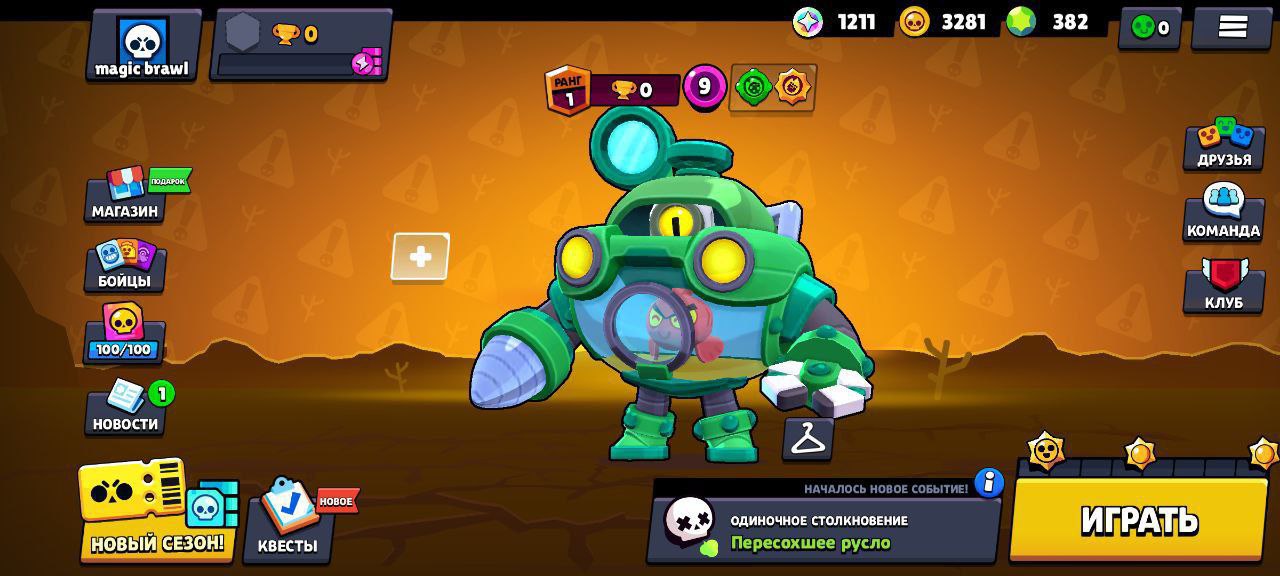The width and height of the screenshot is (1280, 576).
Task: Open the magic brawl player profile
Action: coord(143,46)
